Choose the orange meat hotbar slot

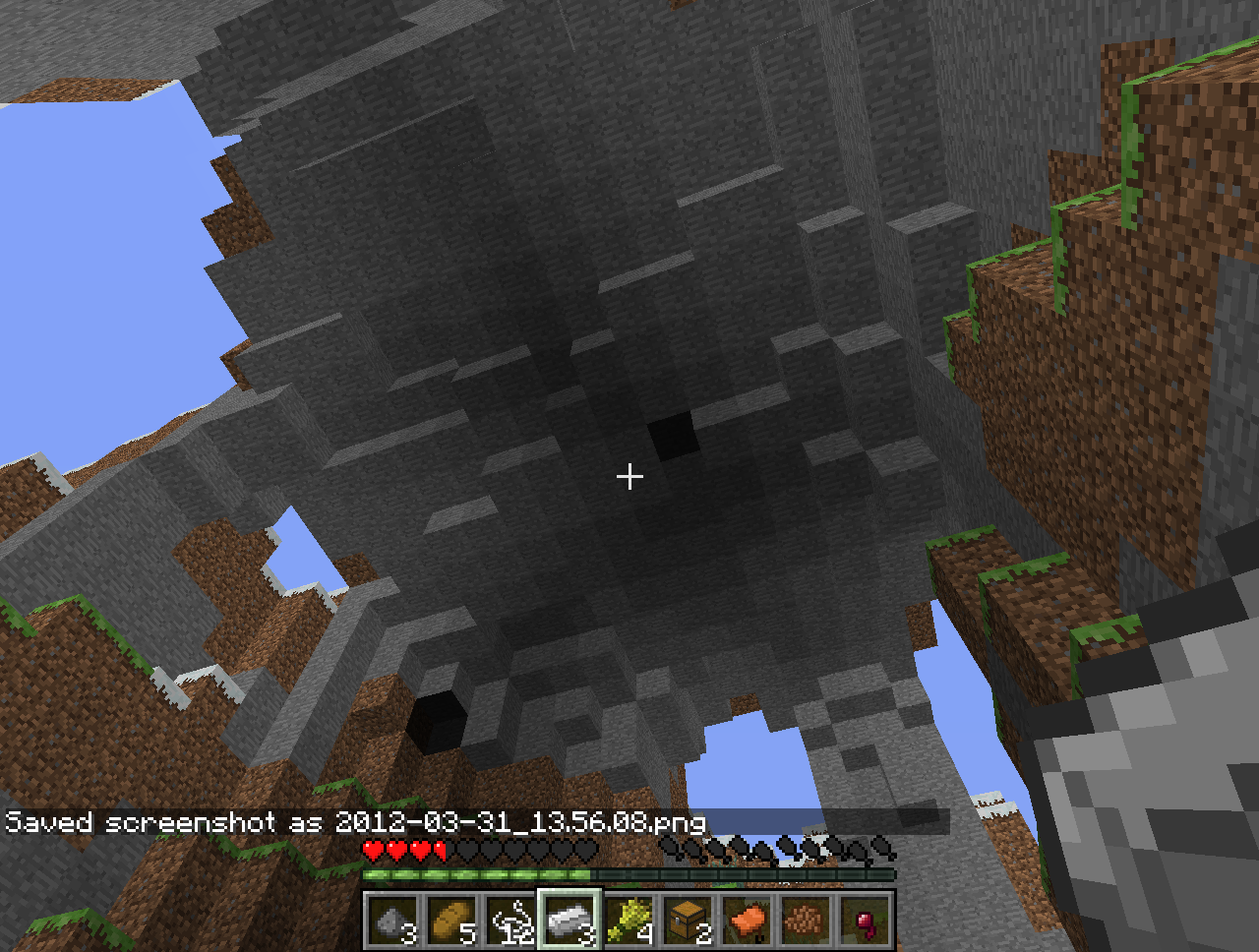(x=748, y=921)
